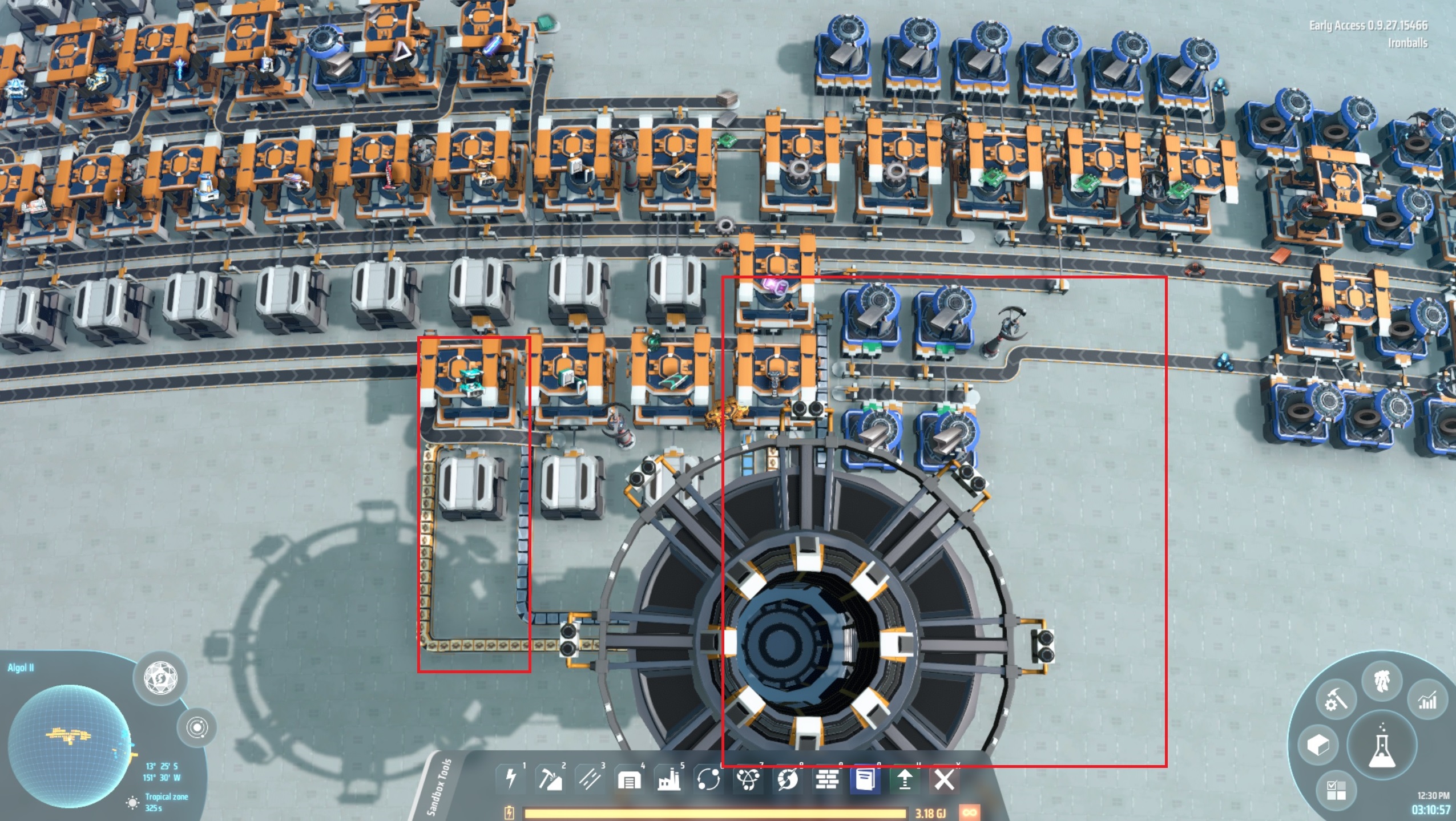Open the white cube inventory button

coord(1318,745)
